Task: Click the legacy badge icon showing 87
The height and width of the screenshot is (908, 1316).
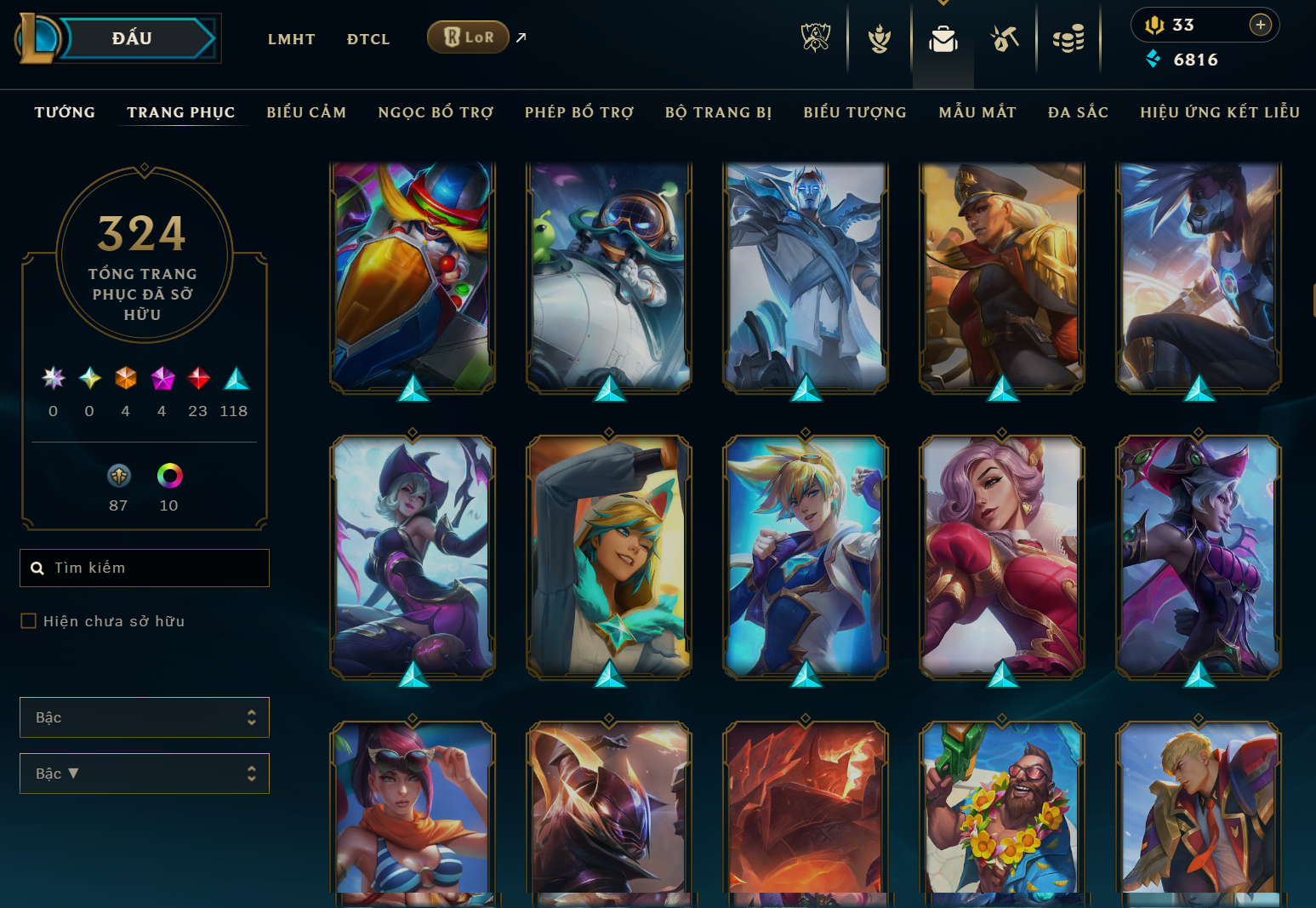Action: click(x=118, y=475)
